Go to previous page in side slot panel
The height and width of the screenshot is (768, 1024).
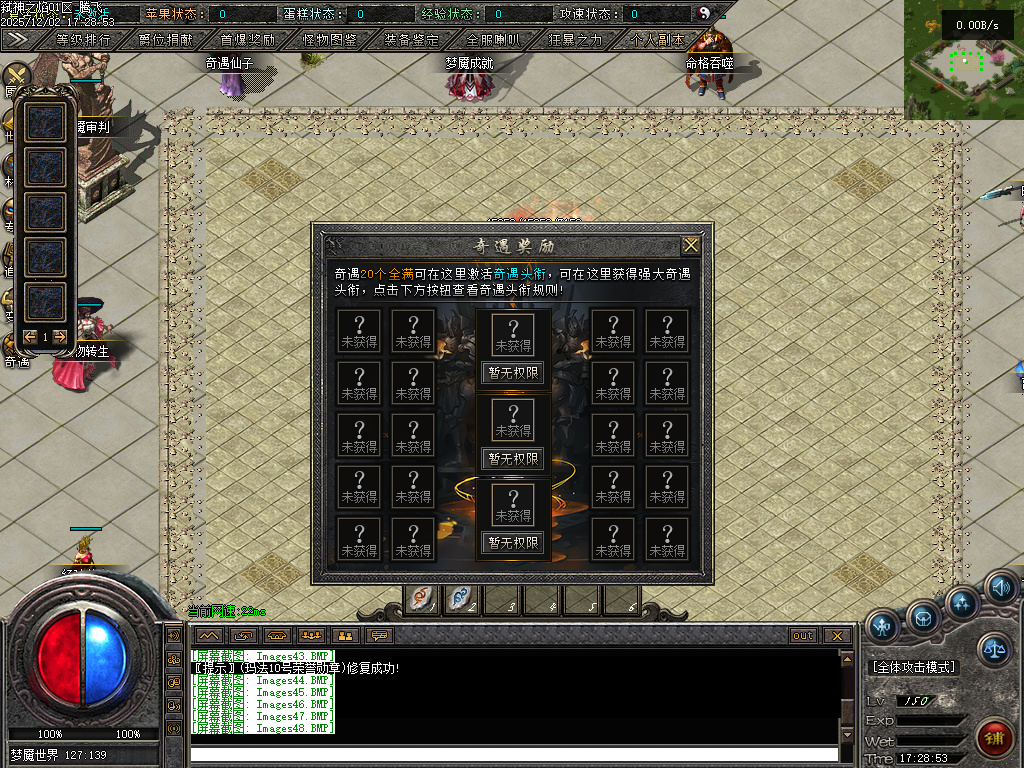[x=30, y=337]
